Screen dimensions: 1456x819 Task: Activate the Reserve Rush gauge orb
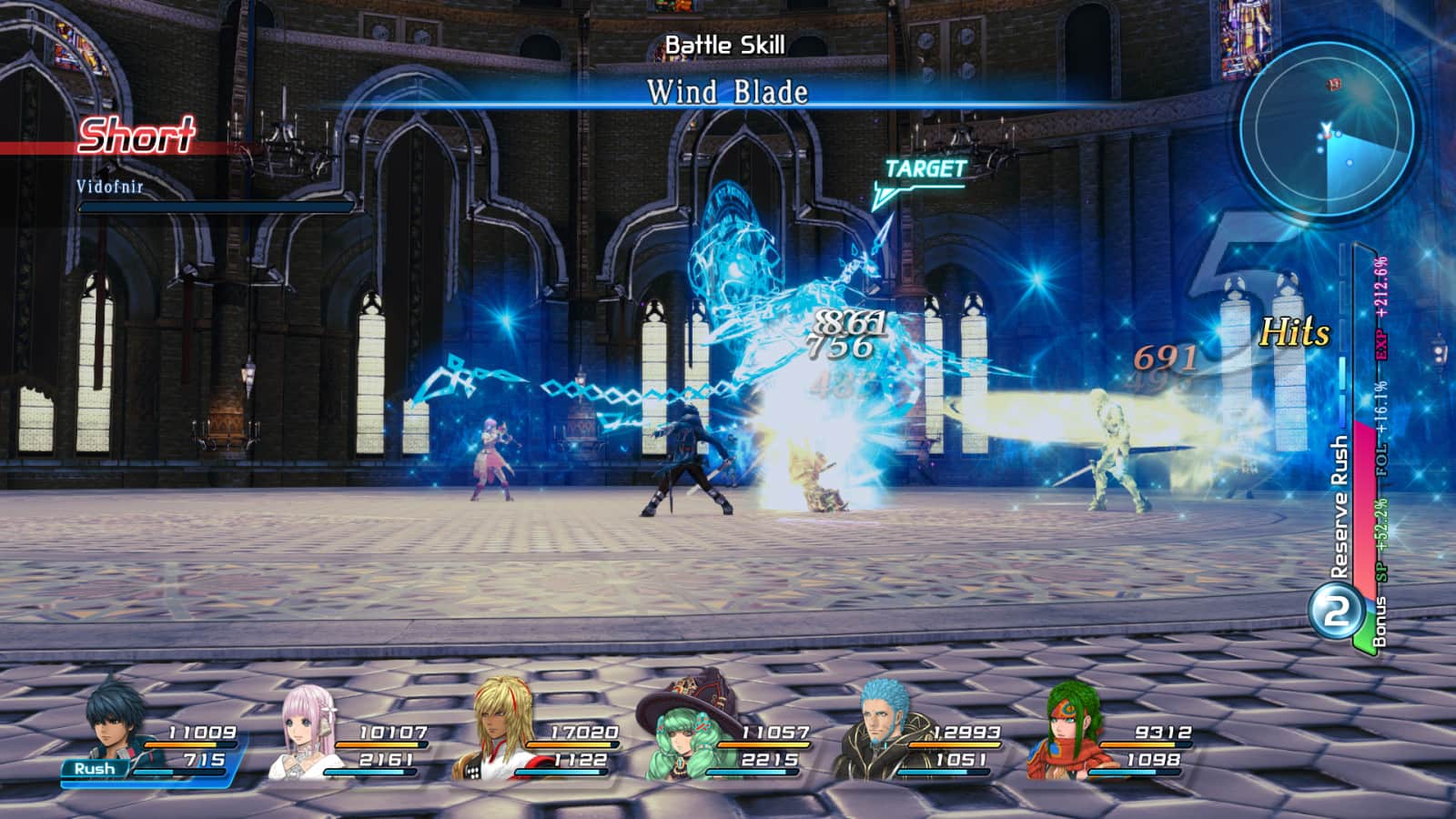(x=1335, y=612)
